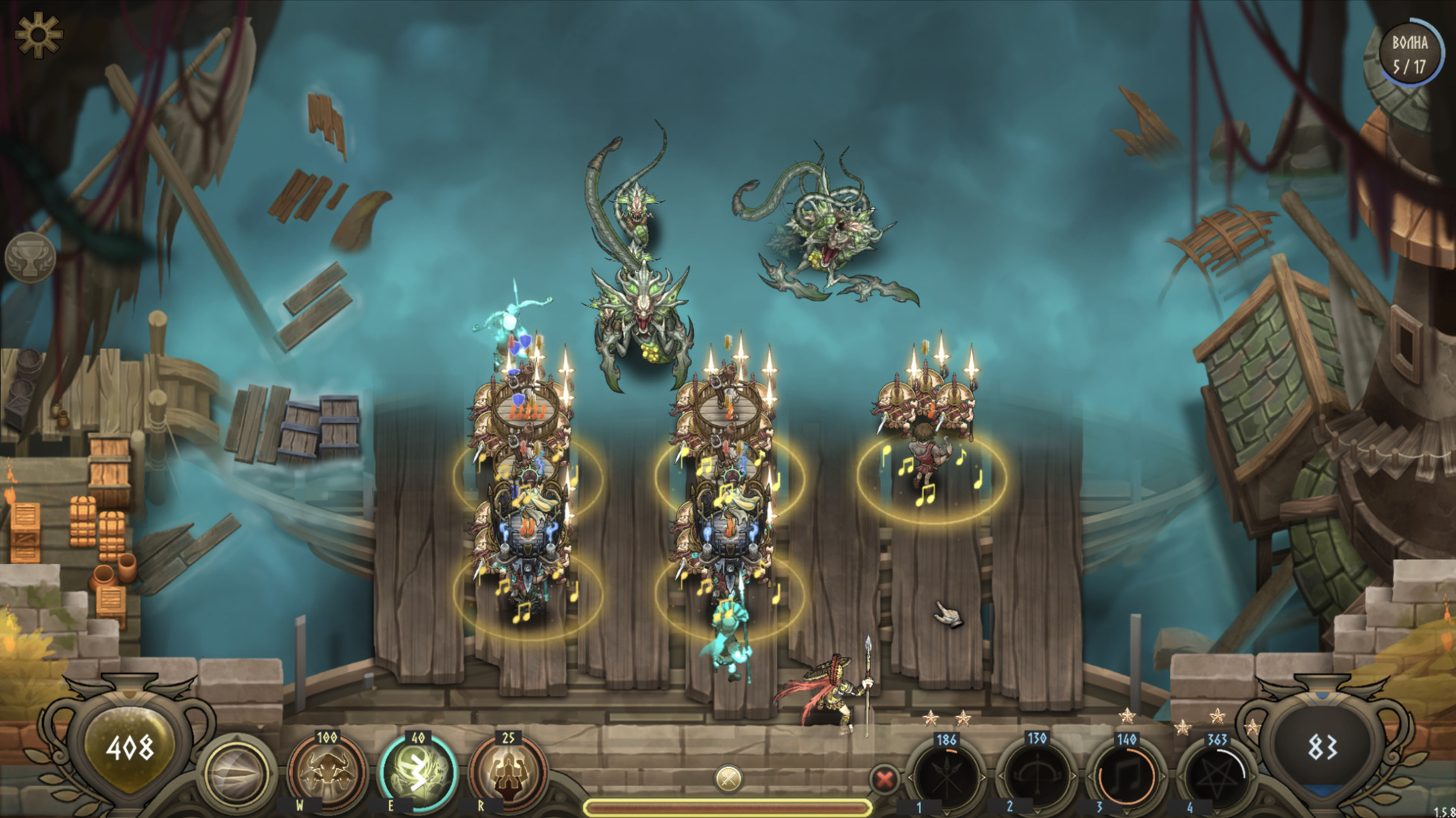Click the crossed swords button above the bar
This screenshot has width=1456, height=818.
coord(728,779)
